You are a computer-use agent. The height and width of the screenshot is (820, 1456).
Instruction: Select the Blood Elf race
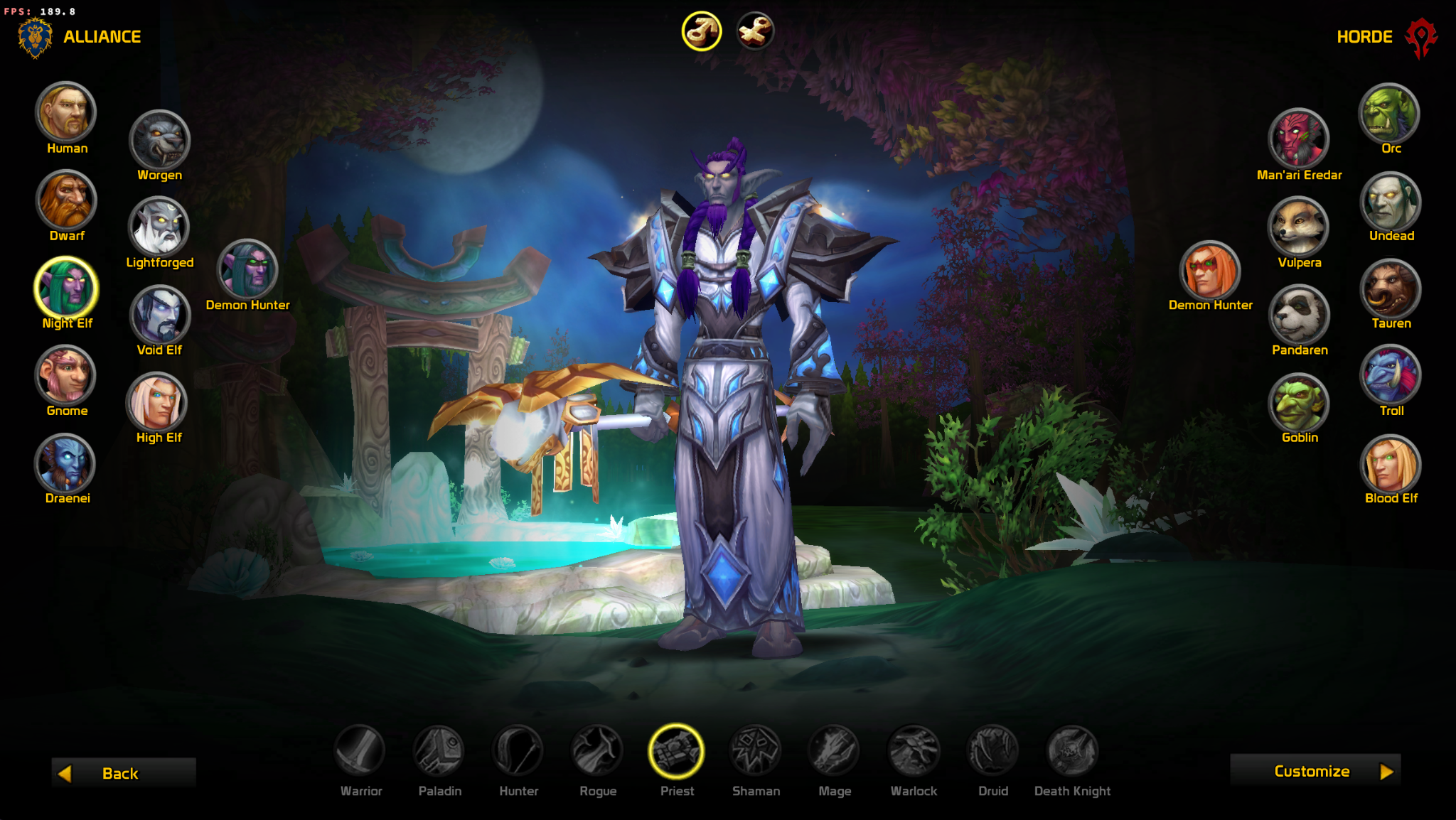tap(1390, 463)
